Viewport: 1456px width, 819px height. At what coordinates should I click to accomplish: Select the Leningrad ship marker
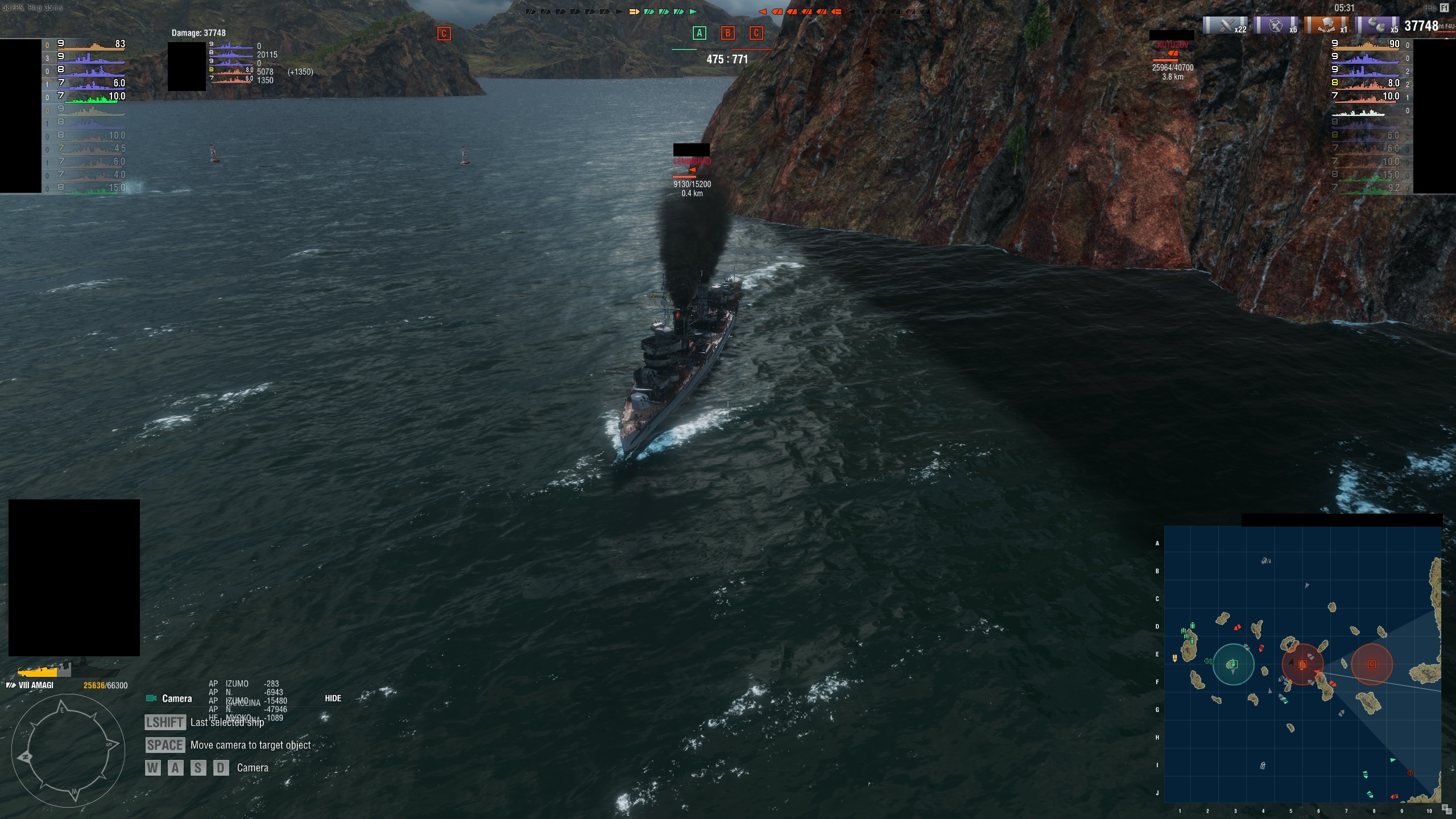point(692,169)
